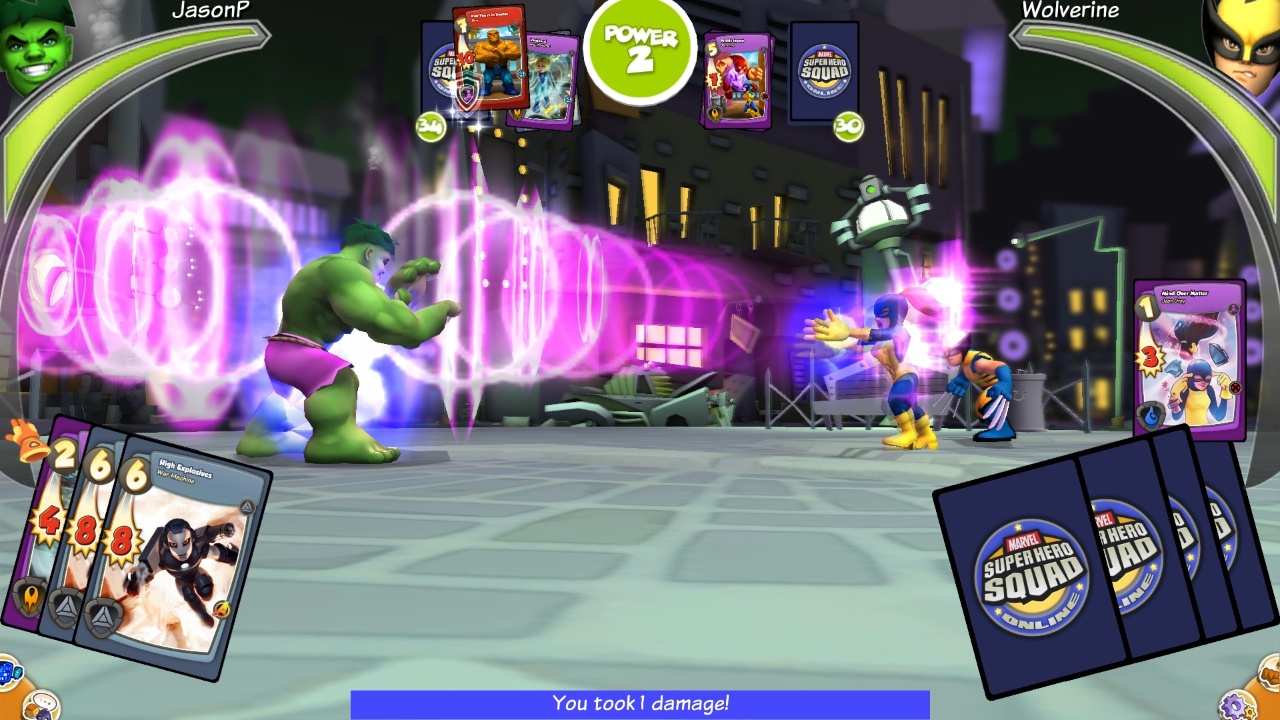The image size is (1280, 720).
Task: Click the settings icon in the bottom-right corner
Action: 1238,705
